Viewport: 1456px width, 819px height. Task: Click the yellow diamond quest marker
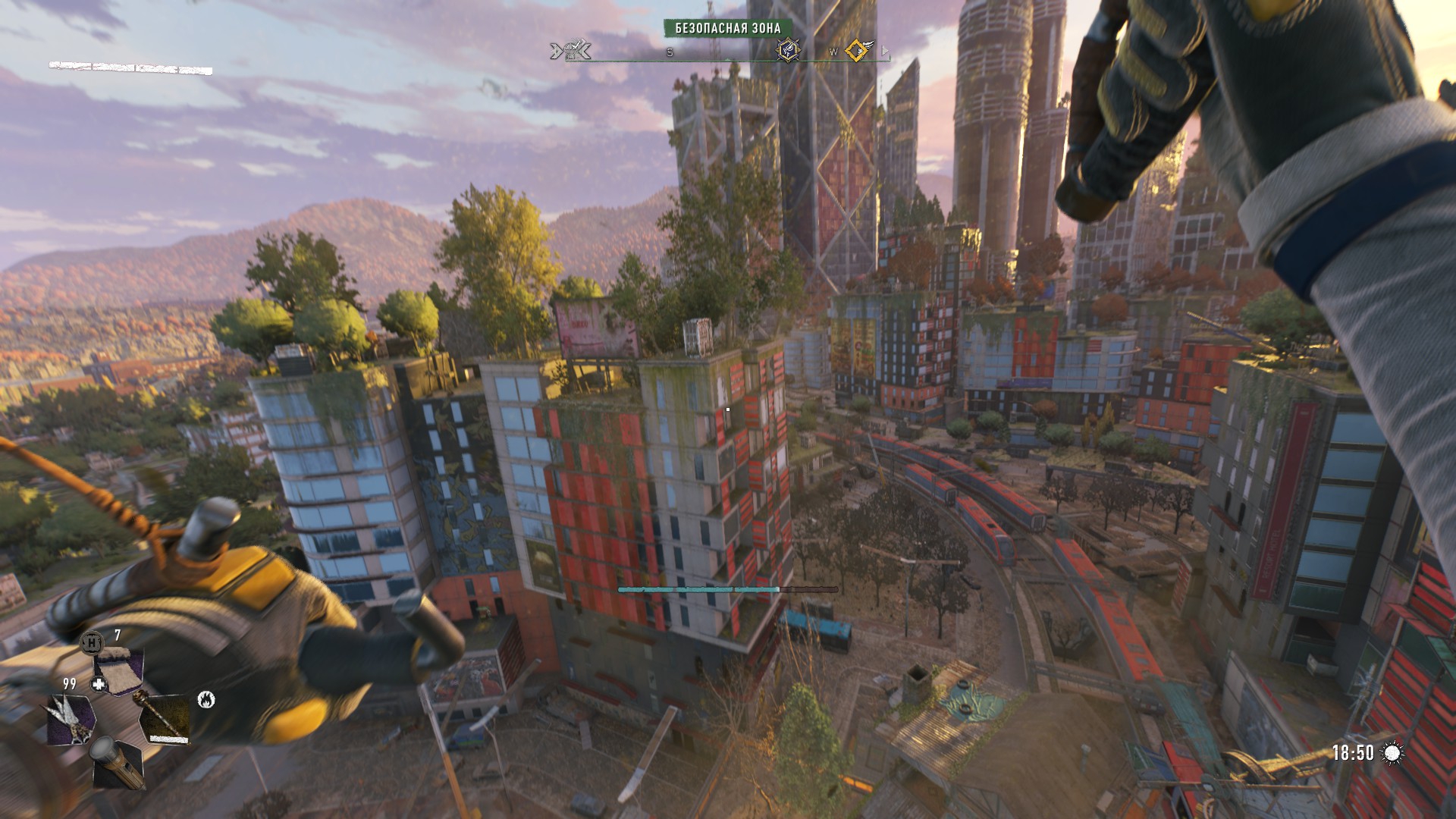[x=858, y=50]
